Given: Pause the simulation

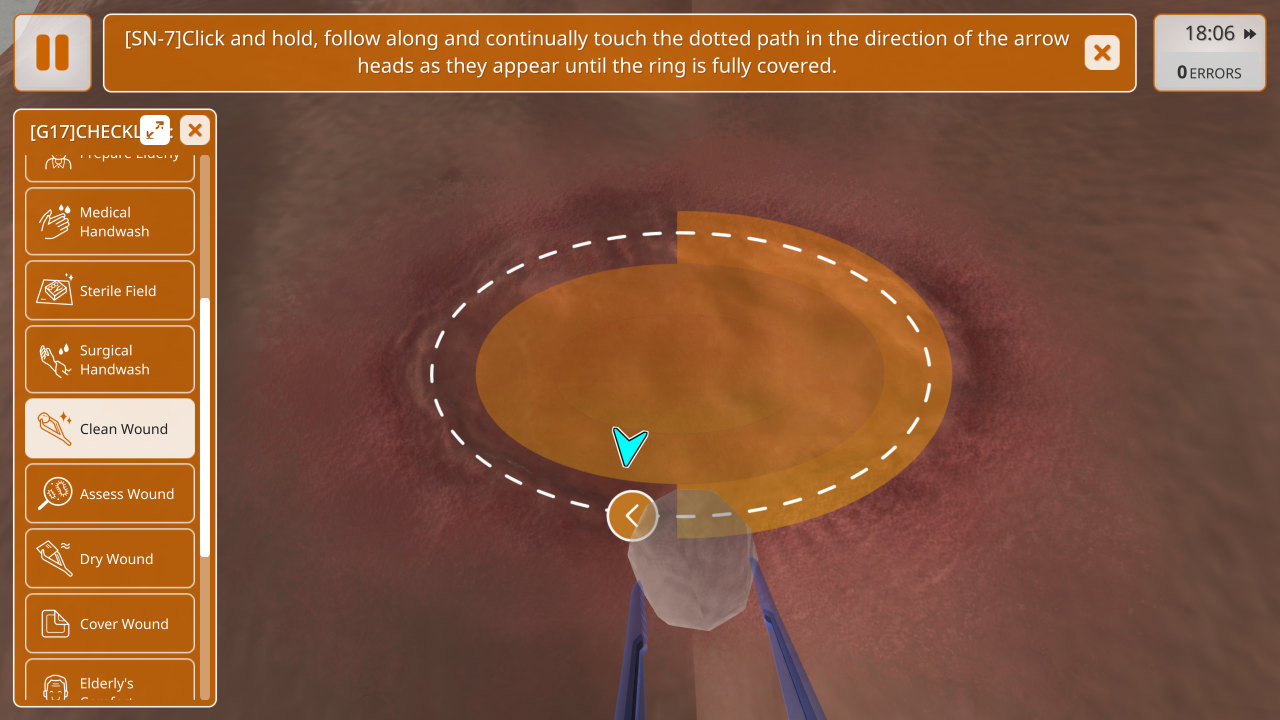Looking at the screenshot, I should point(53,53).
